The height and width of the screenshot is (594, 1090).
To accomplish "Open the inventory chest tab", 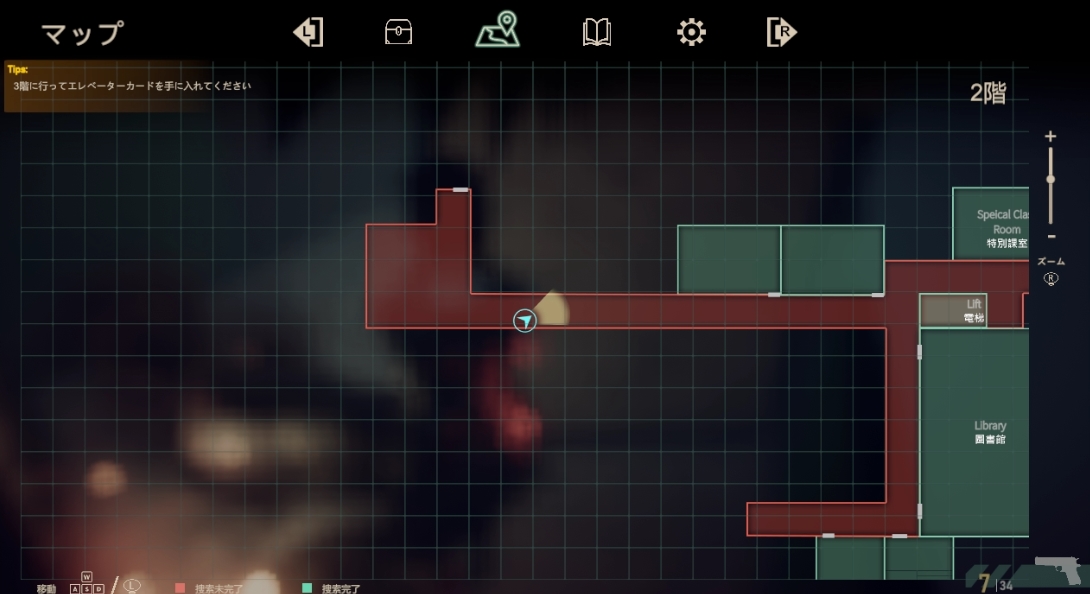I will point(398,32).
